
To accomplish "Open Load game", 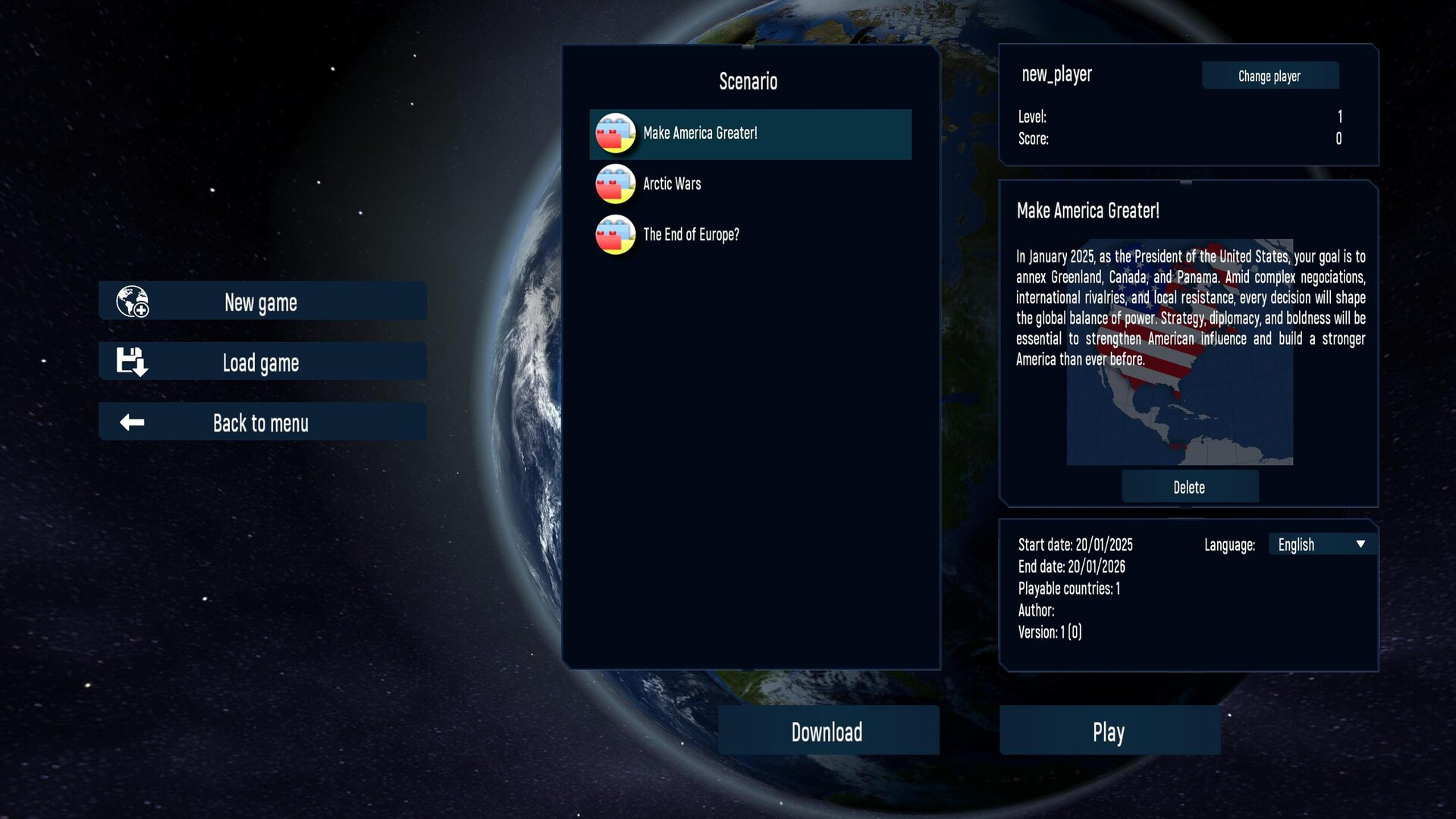I will (261, 362).
